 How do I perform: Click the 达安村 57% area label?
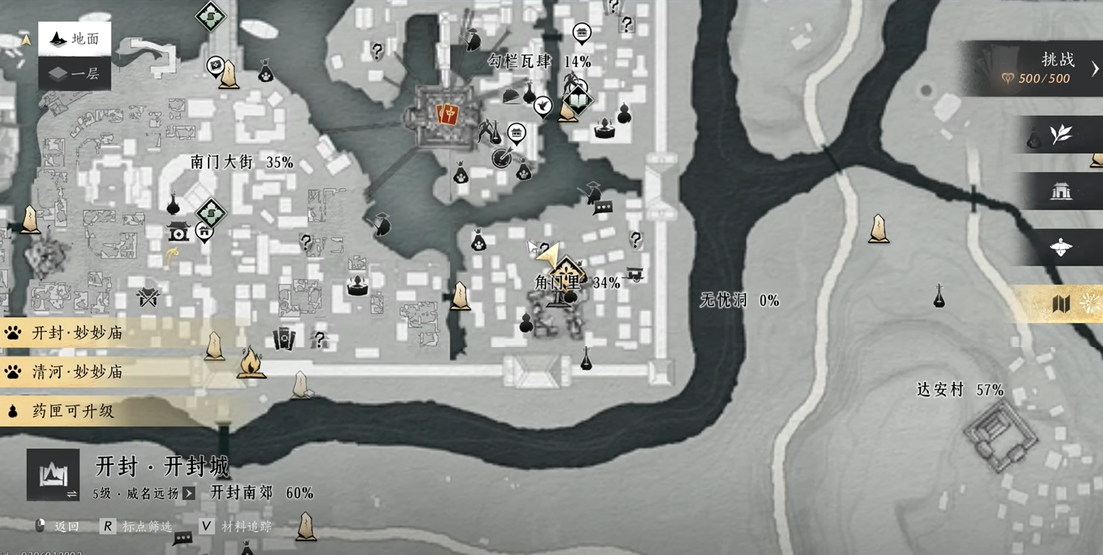(960, 390)
